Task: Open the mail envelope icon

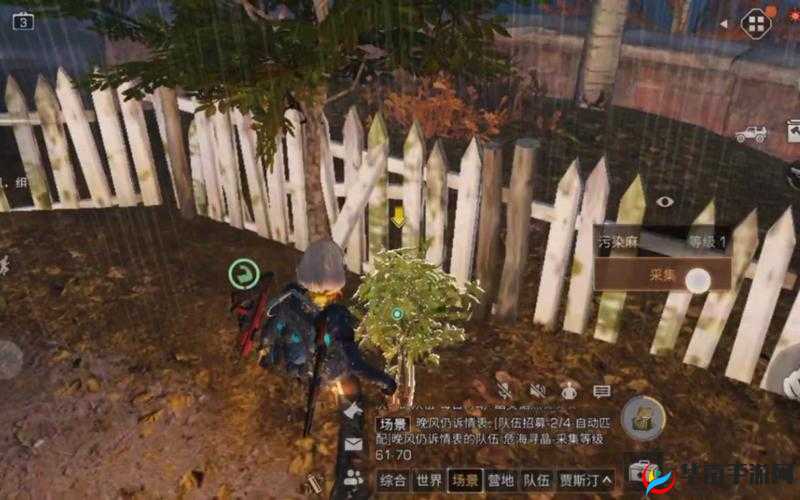Action: (353, 443)
